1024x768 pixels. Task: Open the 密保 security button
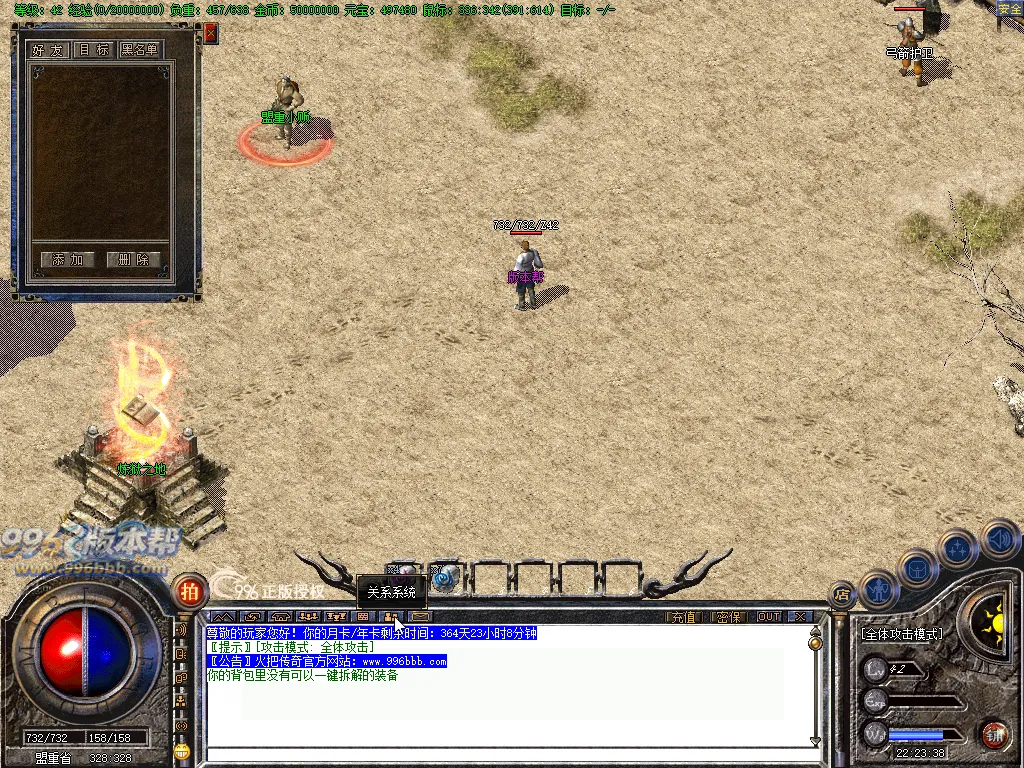pyautogui.click(x=730, y=617)
